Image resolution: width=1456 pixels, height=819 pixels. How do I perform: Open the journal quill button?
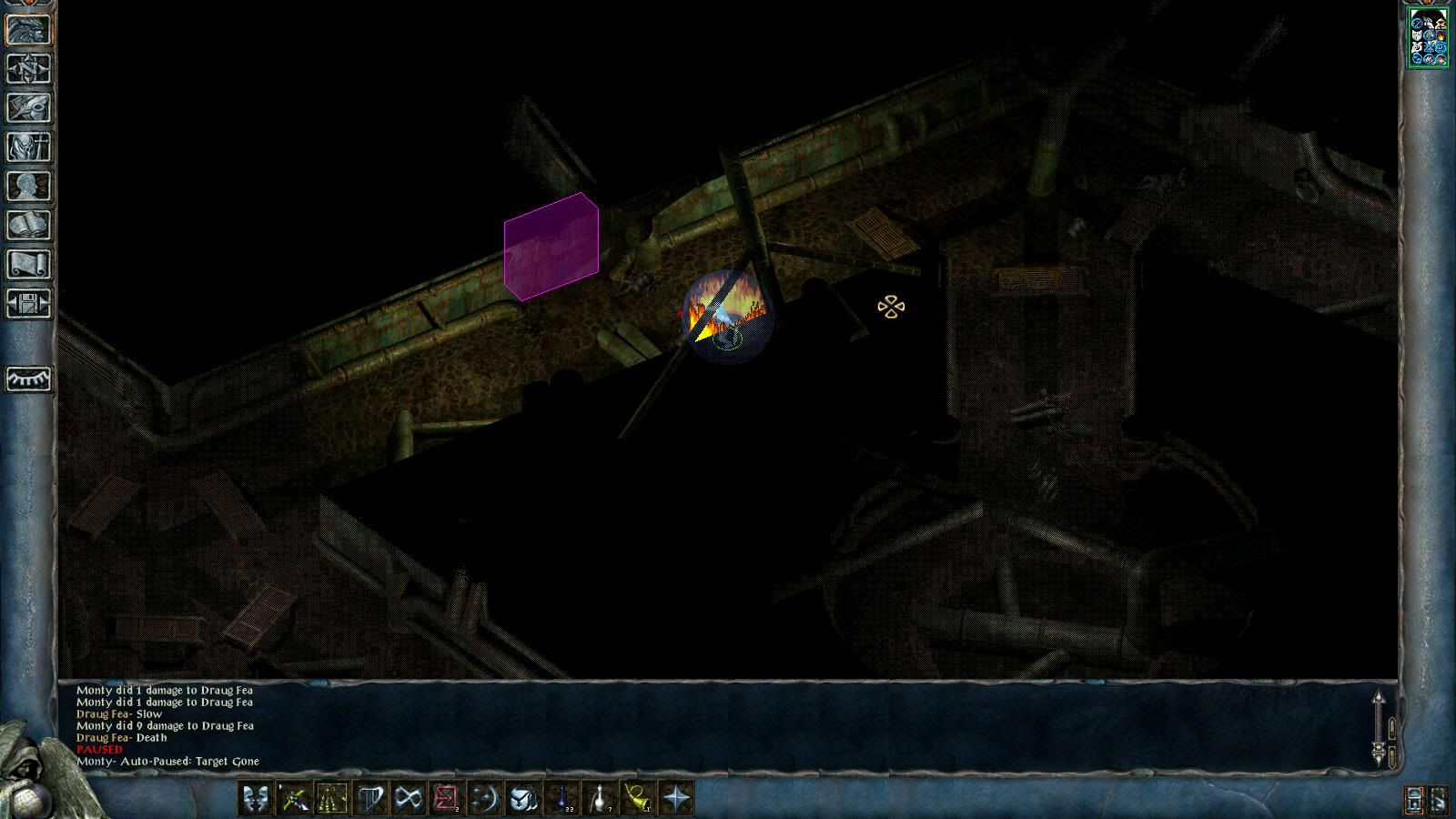click(x=29, y=108)
